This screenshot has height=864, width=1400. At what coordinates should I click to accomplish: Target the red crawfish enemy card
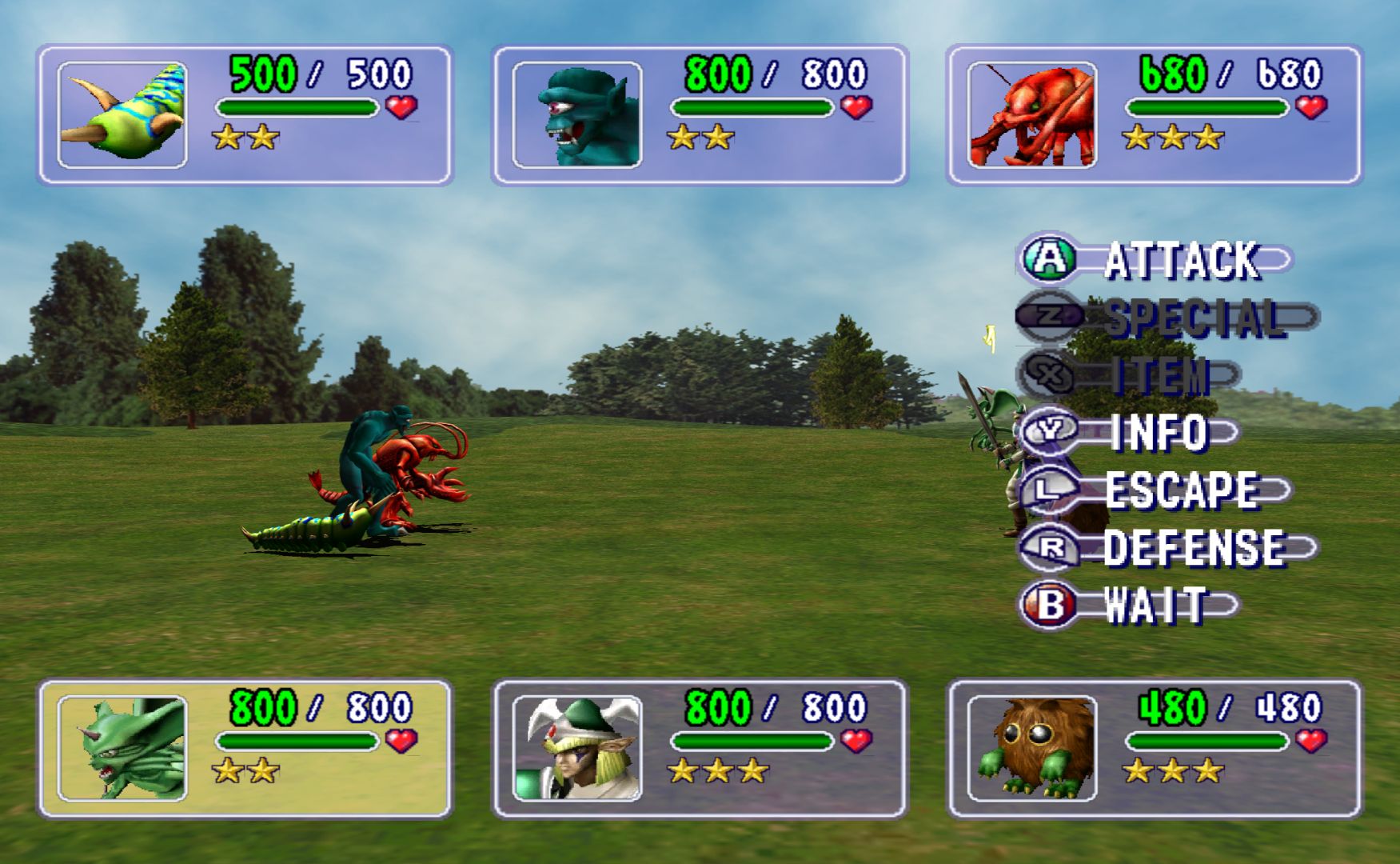click(1154, 115)
